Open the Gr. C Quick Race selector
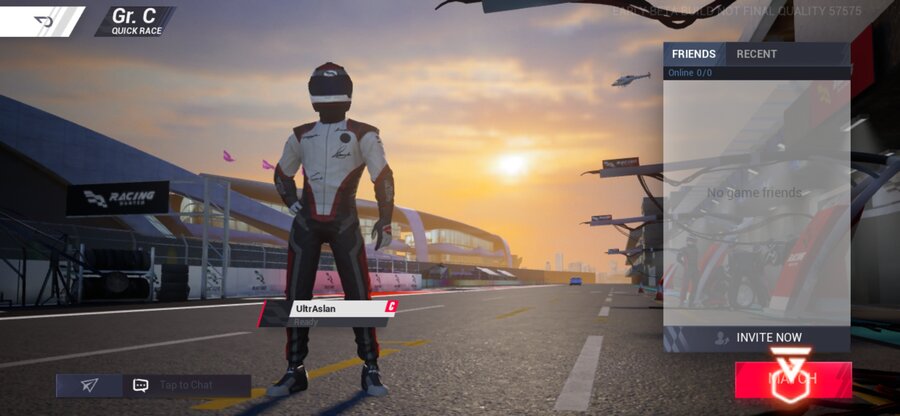This screenshot has width=900, height=416. 136,21
